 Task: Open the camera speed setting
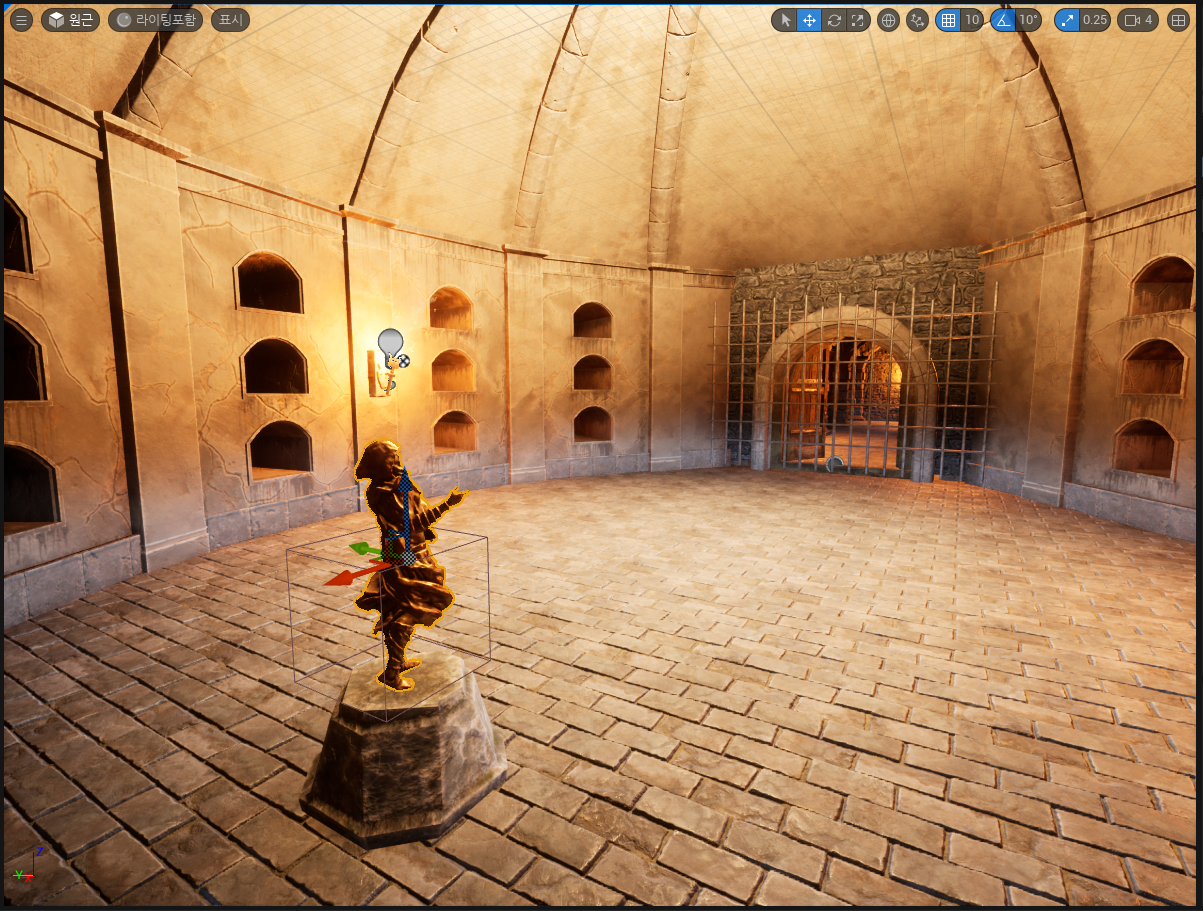pyautogui.click(x=1140, y=20)
